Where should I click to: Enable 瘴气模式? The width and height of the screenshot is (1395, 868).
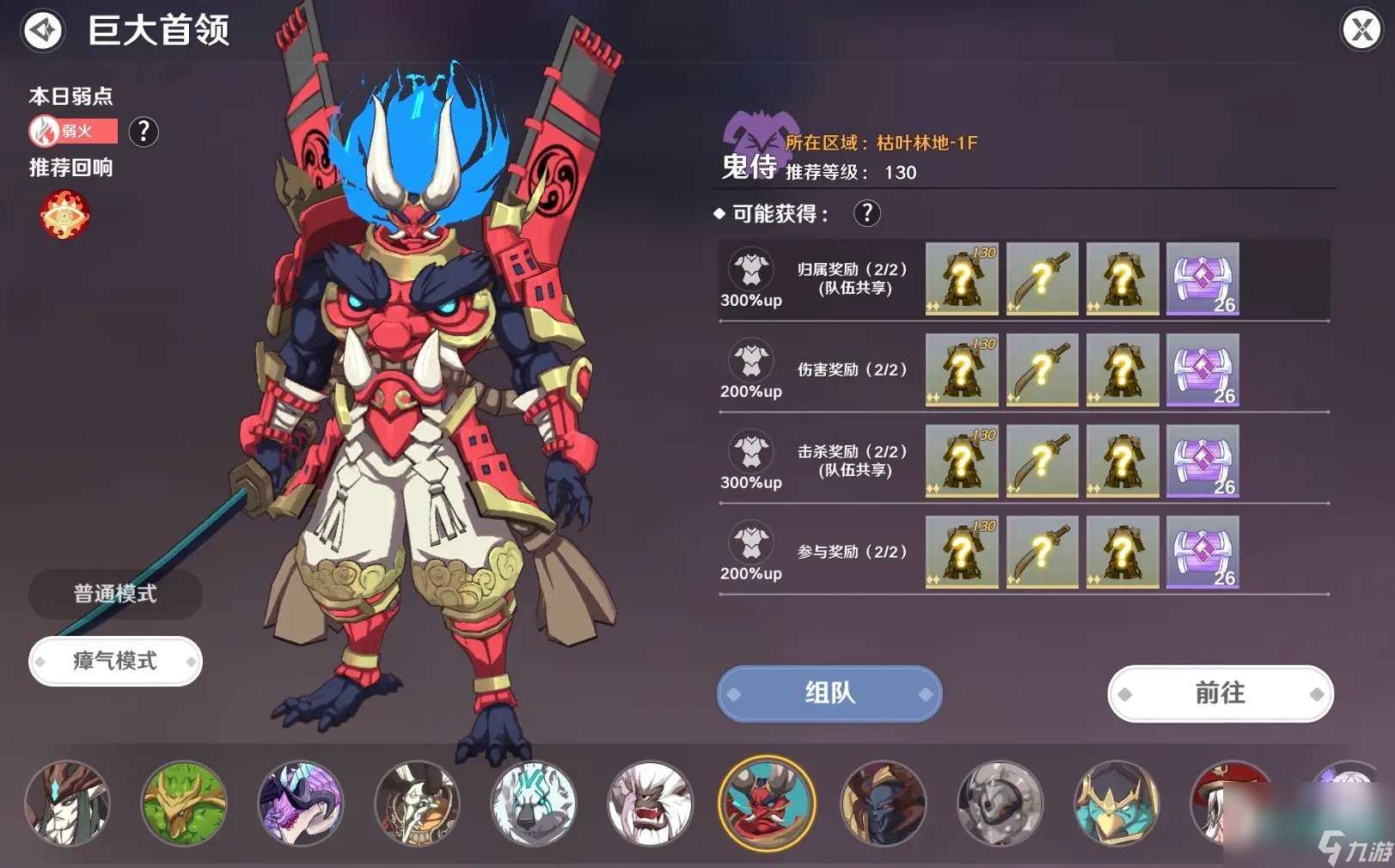tap(114, 661)
